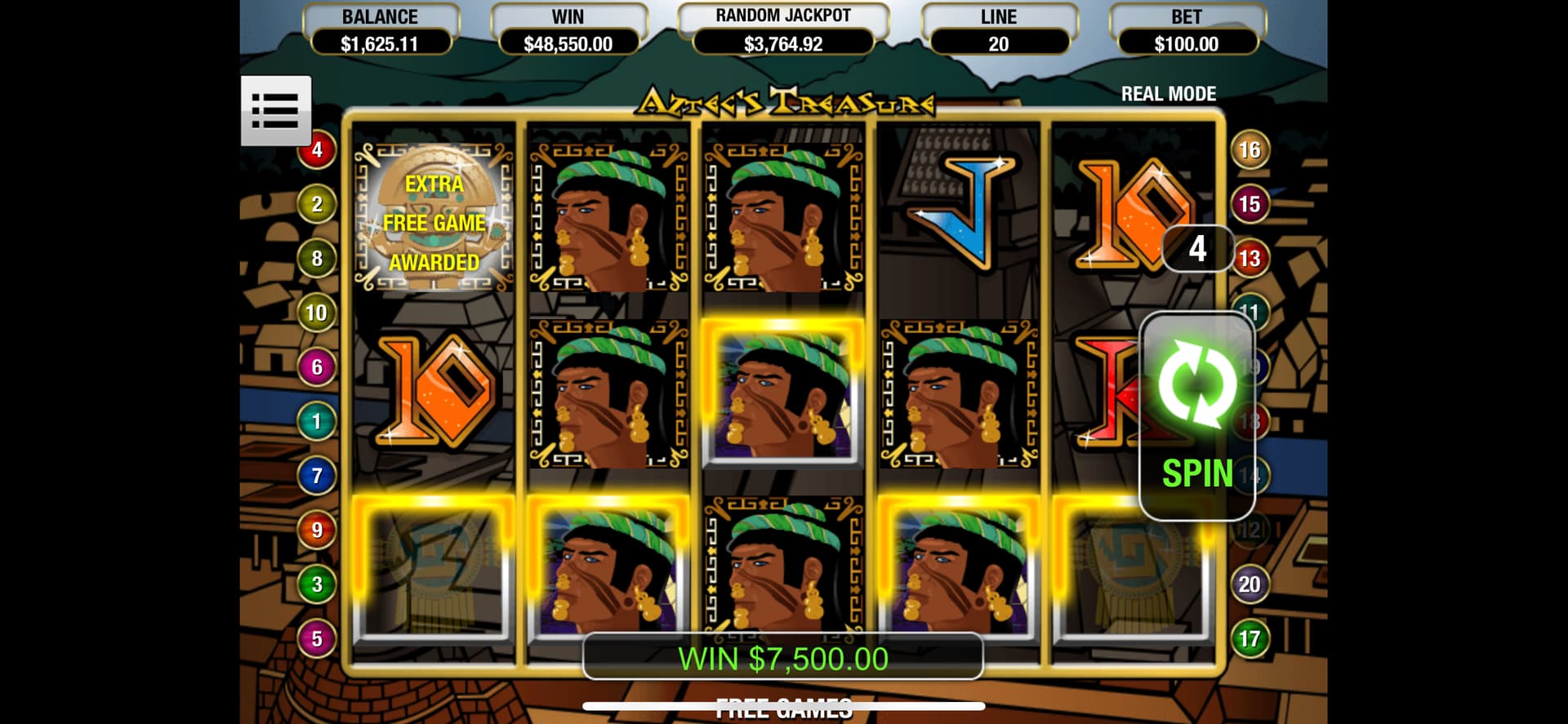Open the list menu button
1568x724 pixels.
click(275, 110)
